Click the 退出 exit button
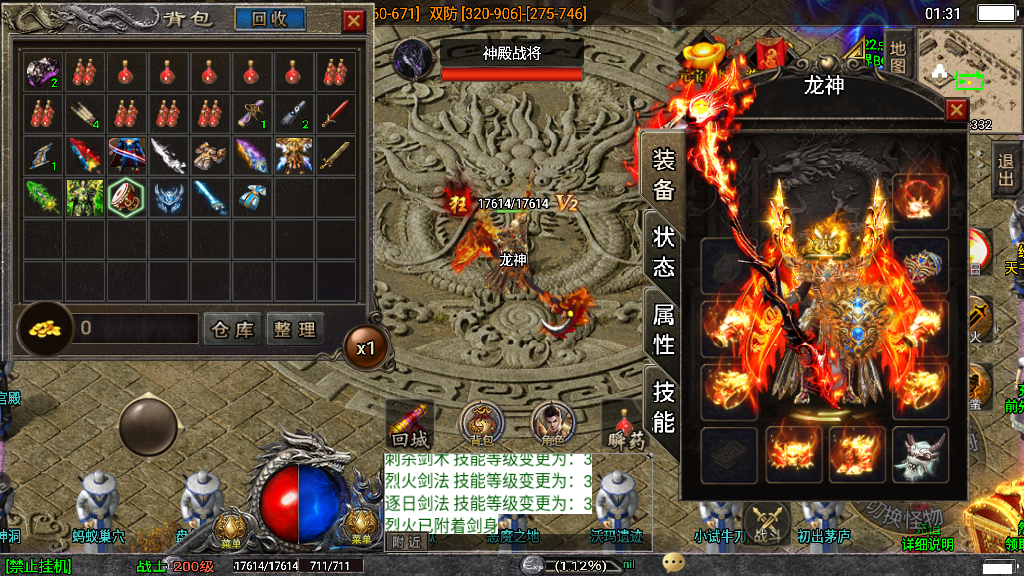Viewport: 1024px width, 576px height. coord(1006,170)
